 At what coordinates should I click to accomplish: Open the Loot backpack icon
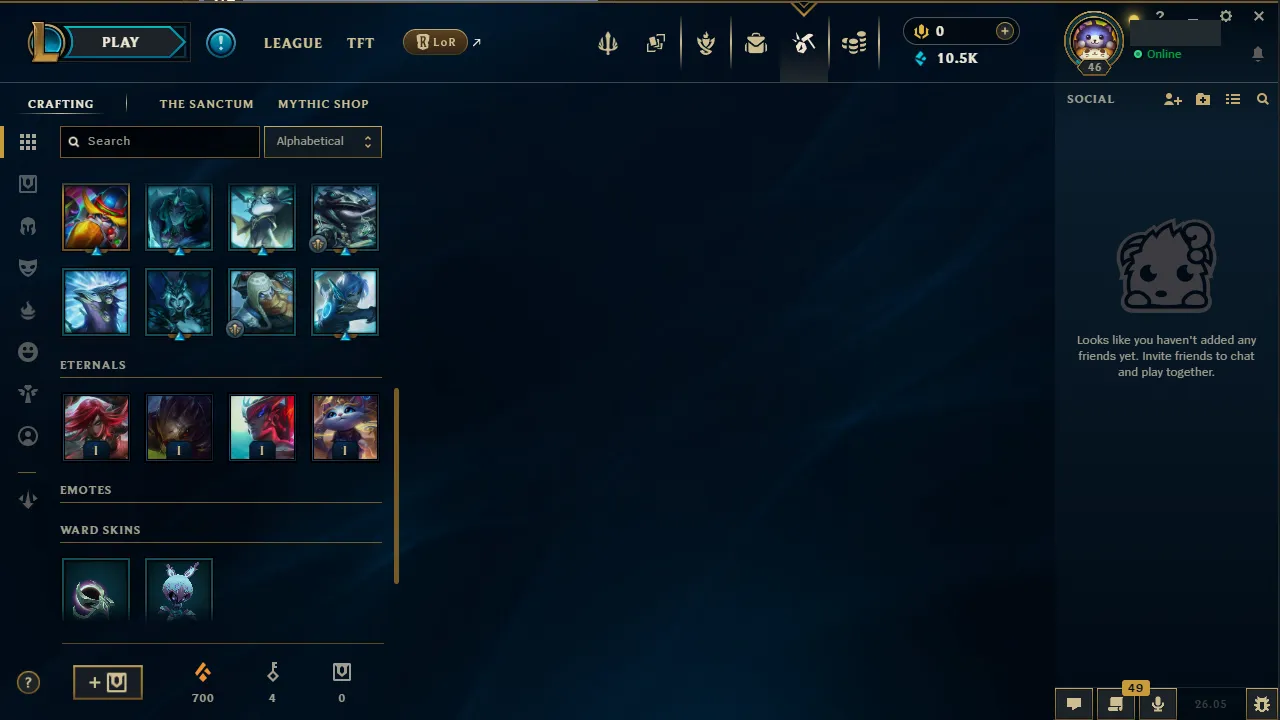pos(756,43)
